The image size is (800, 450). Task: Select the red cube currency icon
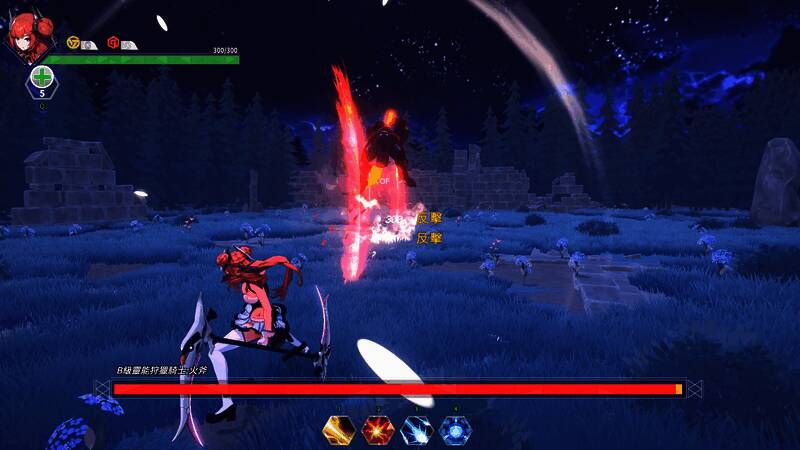[x=113, y=43]
